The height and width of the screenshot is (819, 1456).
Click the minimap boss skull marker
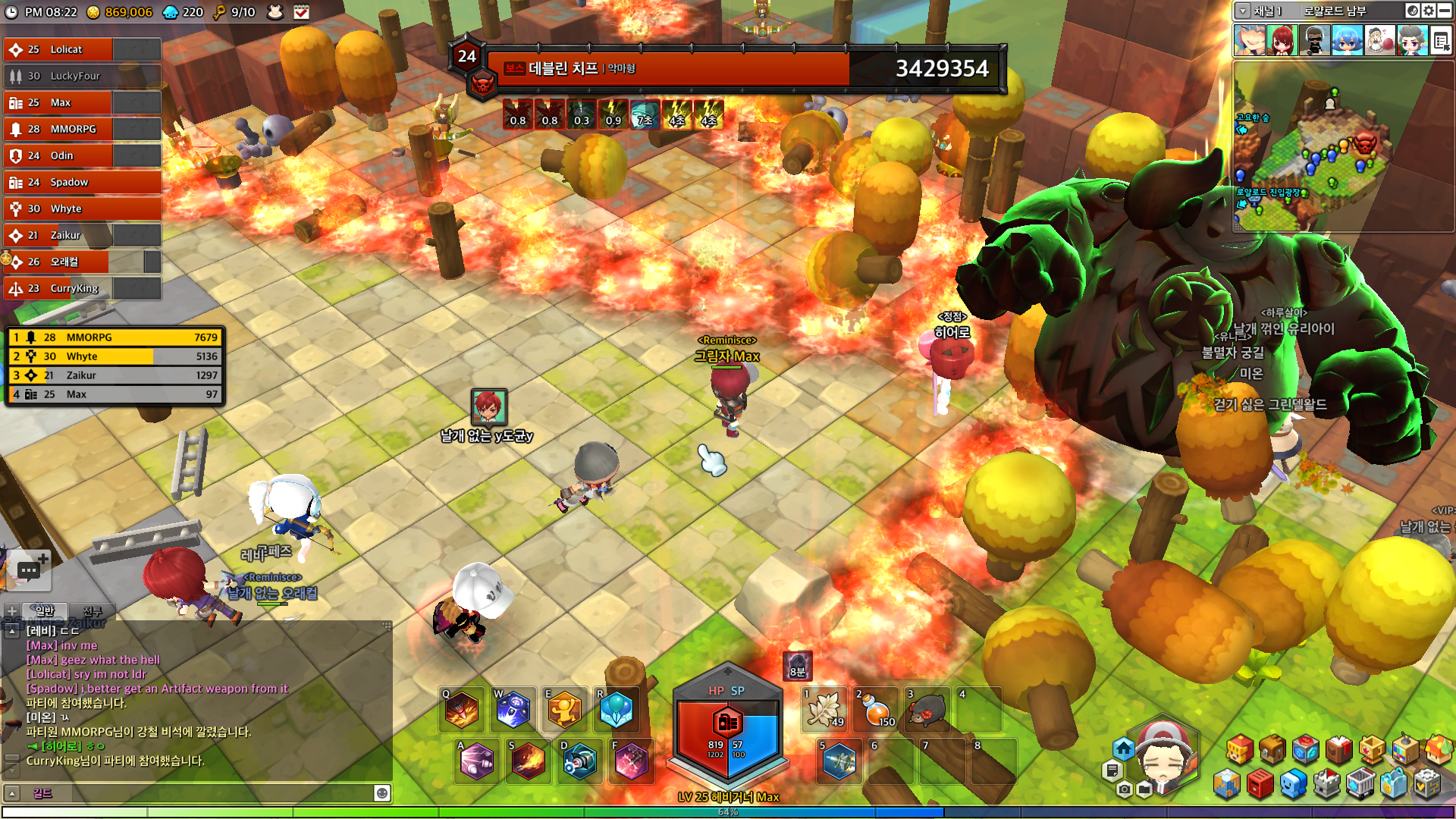click(1364, 143)
